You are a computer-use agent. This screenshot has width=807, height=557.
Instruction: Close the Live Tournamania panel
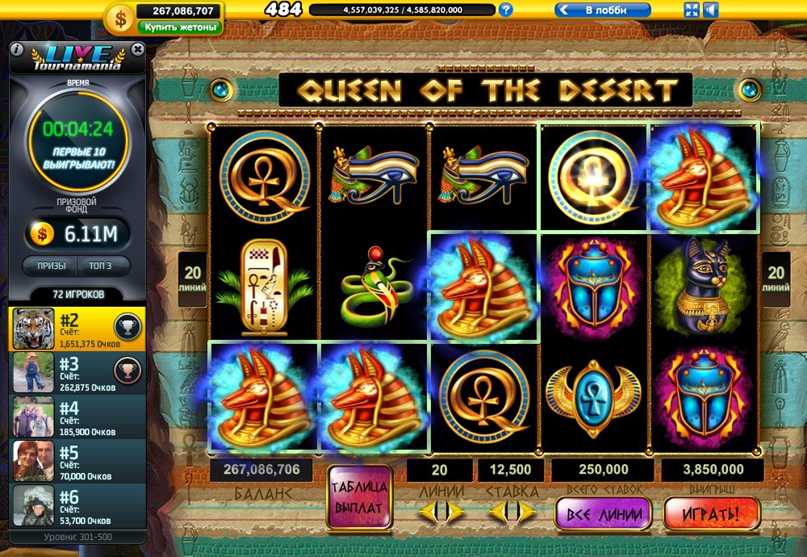click(136, 49)
